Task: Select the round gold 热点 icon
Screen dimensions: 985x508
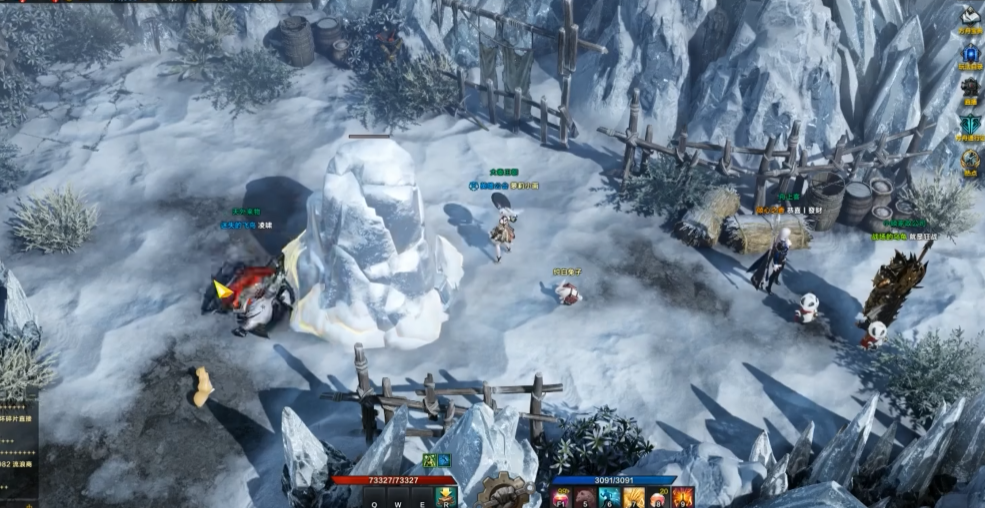Action: (x=969, y=159)
